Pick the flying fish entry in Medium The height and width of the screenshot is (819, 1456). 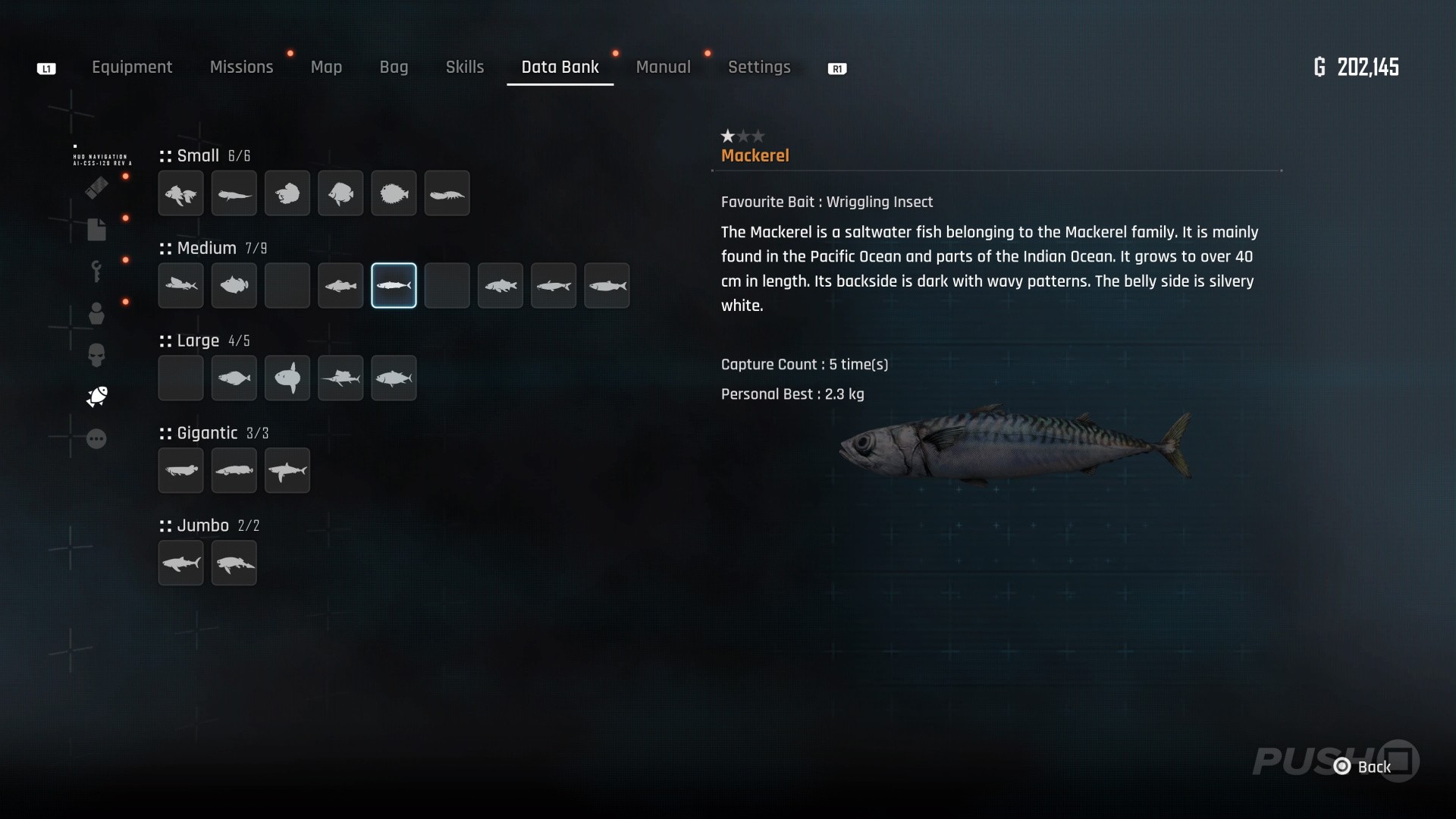180,286
